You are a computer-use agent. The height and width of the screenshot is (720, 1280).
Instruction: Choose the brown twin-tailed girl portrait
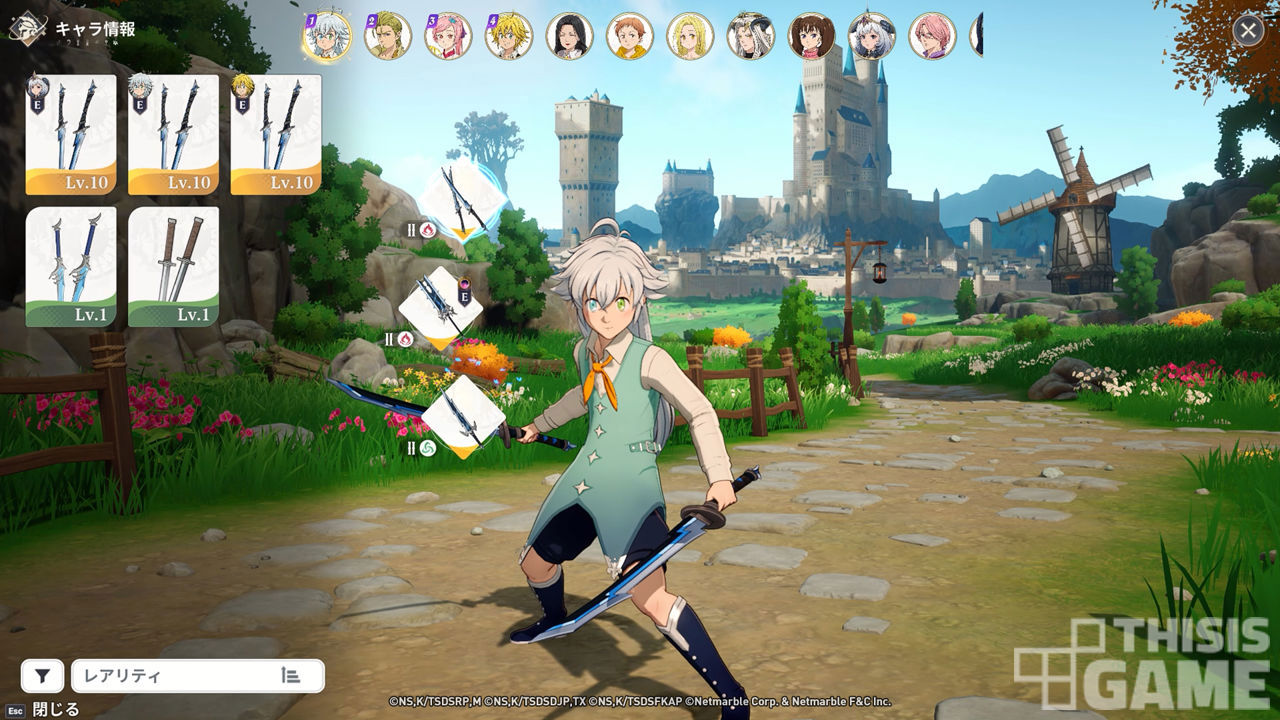pos(811,36)
